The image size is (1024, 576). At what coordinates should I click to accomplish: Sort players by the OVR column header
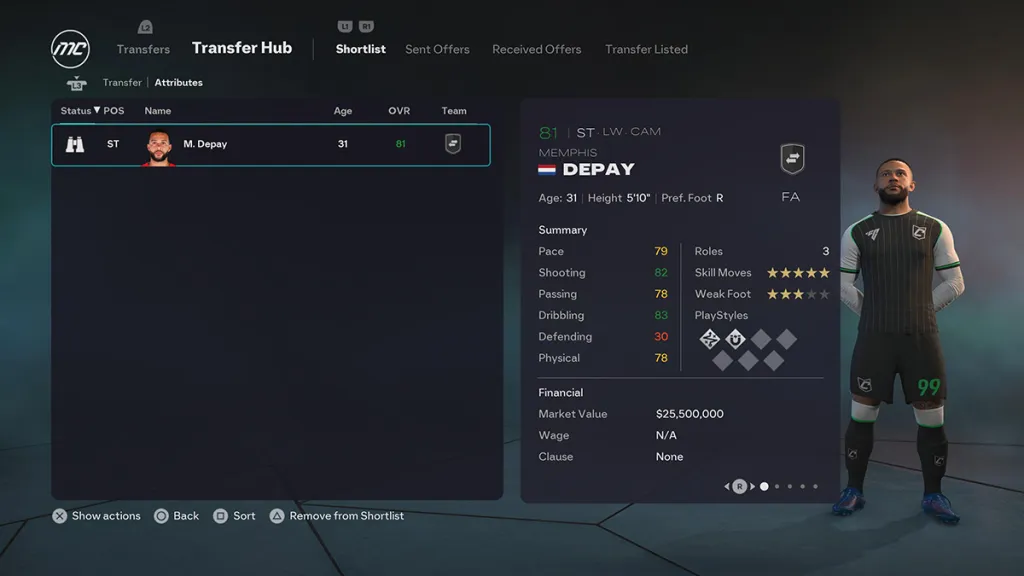[399, 111]
